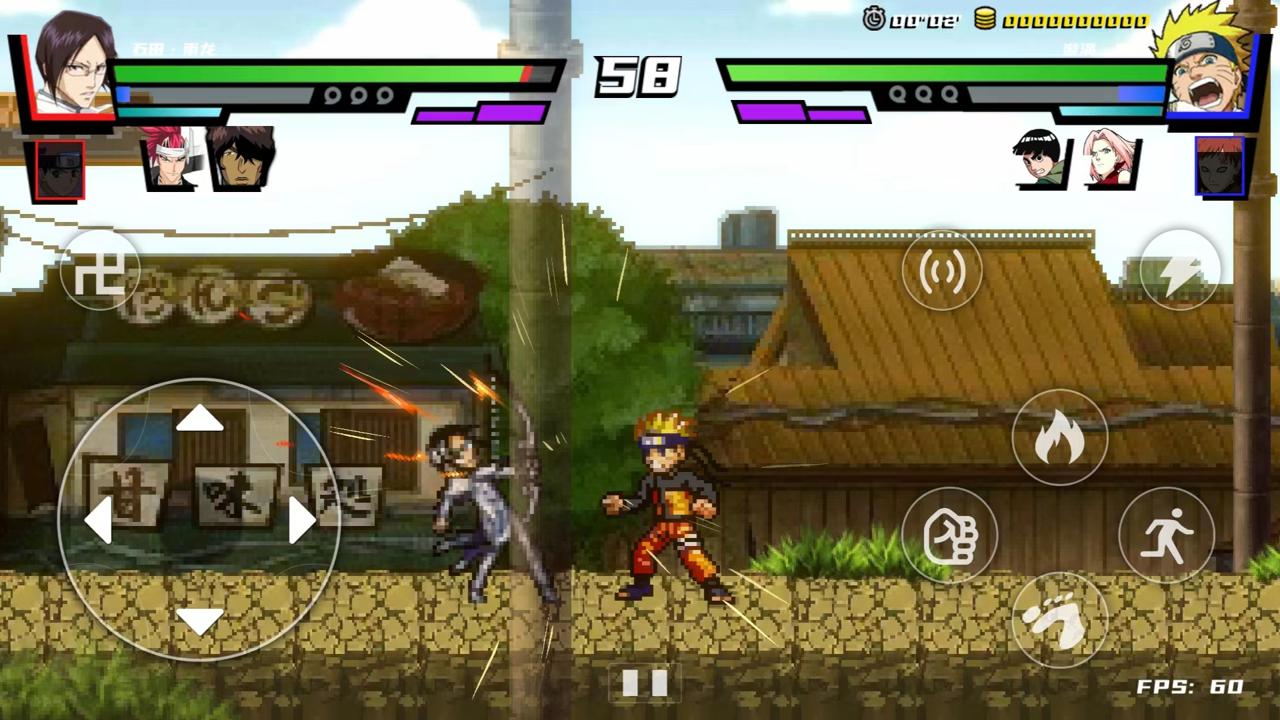Tap the manji symbol button
Image resolution: width=1280 pixels, height=720 pixels.
[x=99, y=270]
